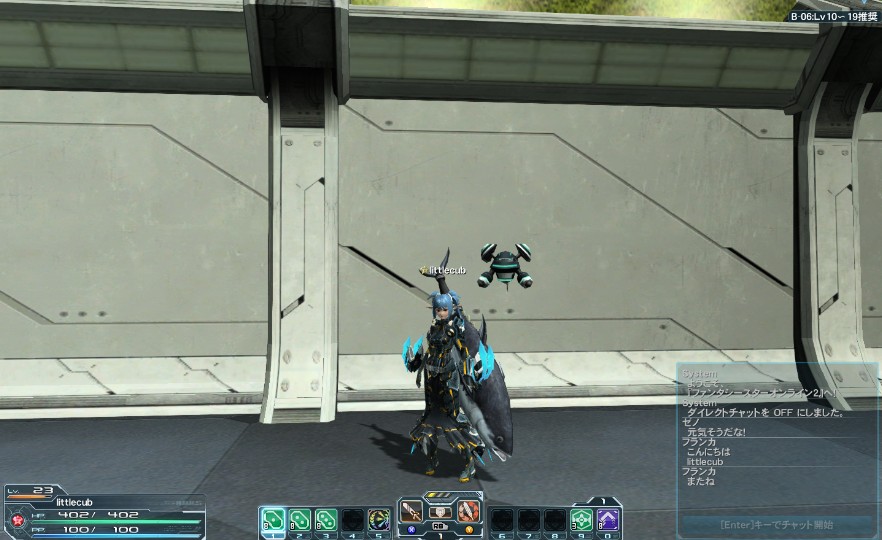The image size is (882, 540).
Task: Use the green gear-shaped item in slot 9
Action: point(581,520)
